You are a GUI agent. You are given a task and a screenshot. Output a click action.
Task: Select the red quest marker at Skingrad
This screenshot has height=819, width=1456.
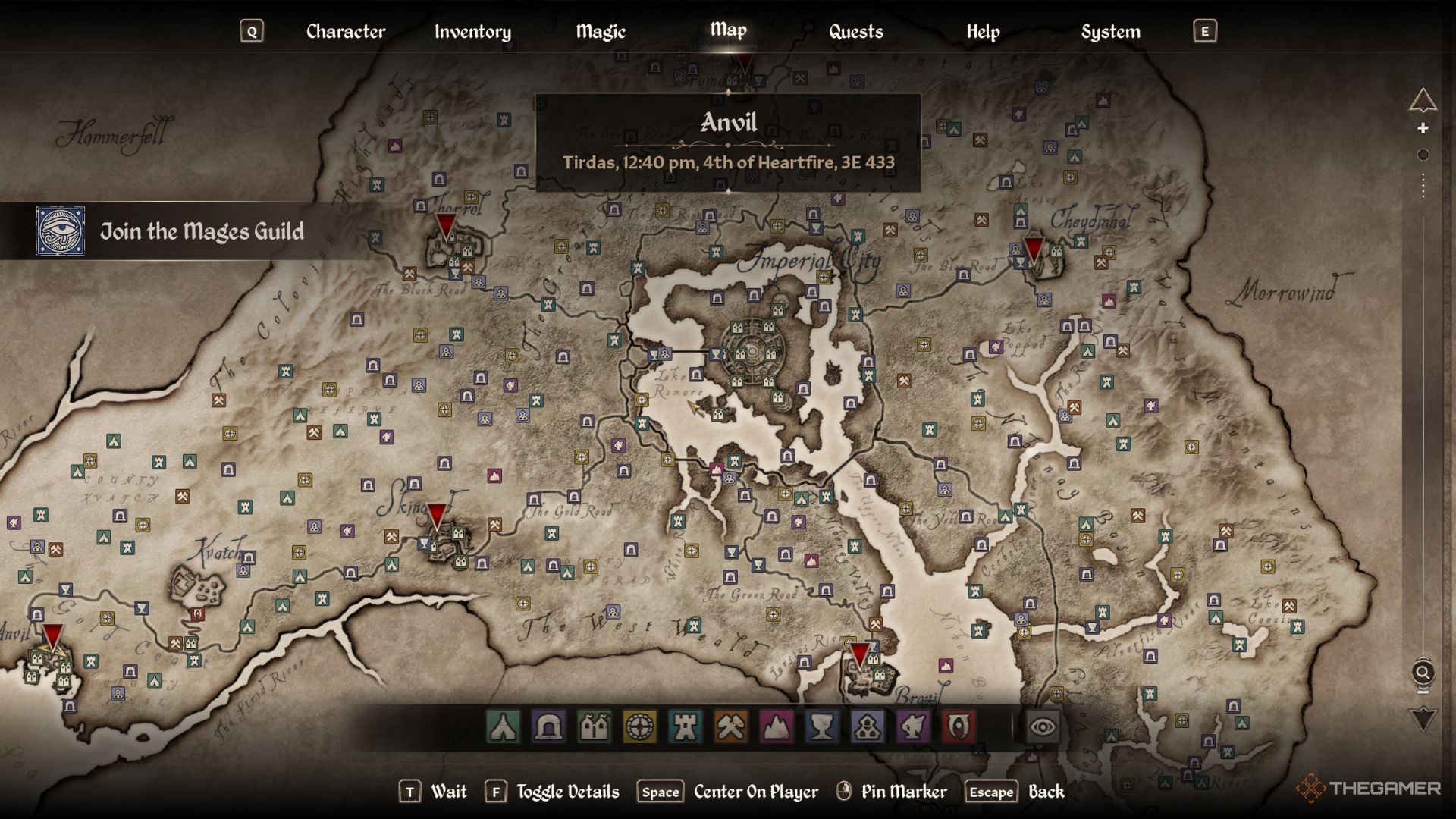(x=437, y=516)
